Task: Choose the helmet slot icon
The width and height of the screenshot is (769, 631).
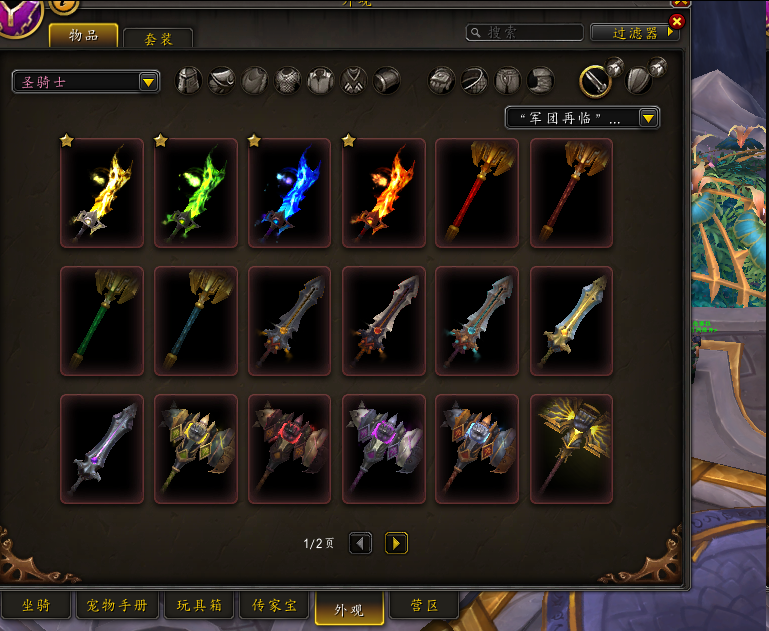Action: (x=189, y=80)
